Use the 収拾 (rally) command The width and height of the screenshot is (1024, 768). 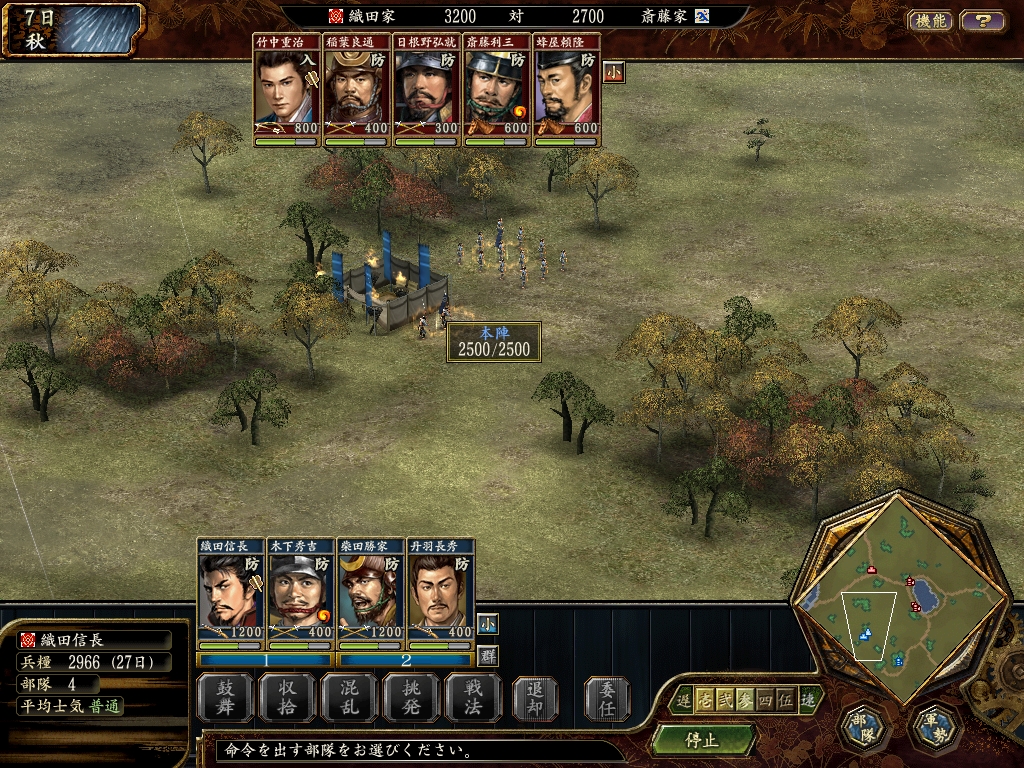pos(287,698)
